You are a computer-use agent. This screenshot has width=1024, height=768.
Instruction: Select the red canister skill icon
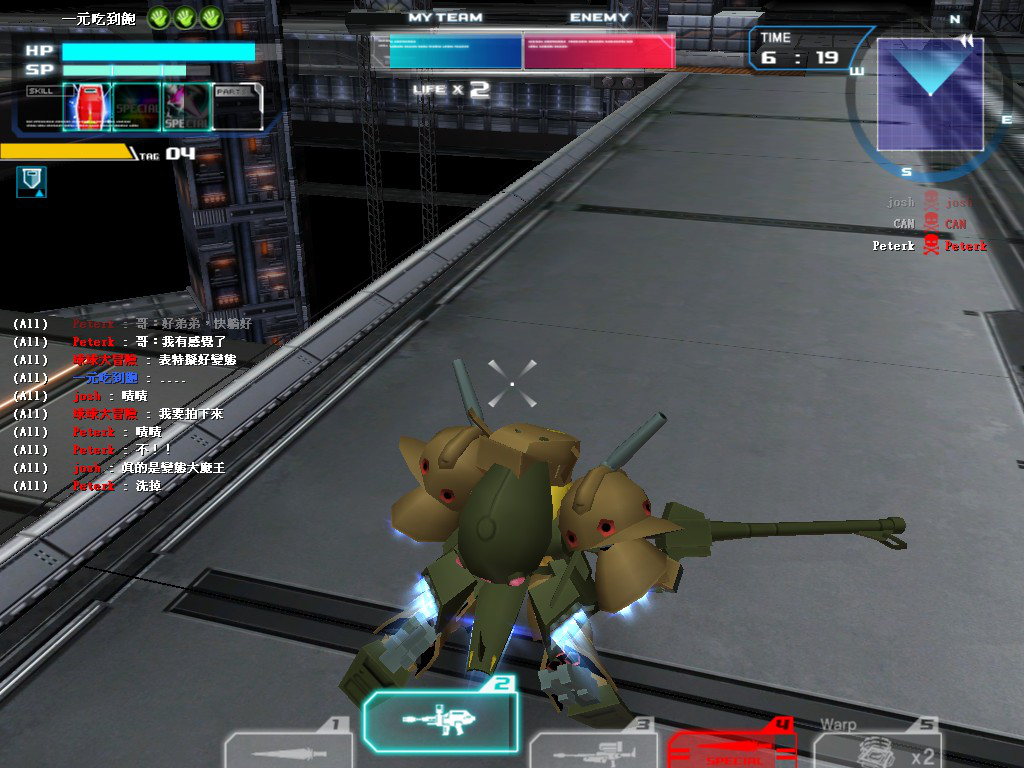click(x=87, y=107)
